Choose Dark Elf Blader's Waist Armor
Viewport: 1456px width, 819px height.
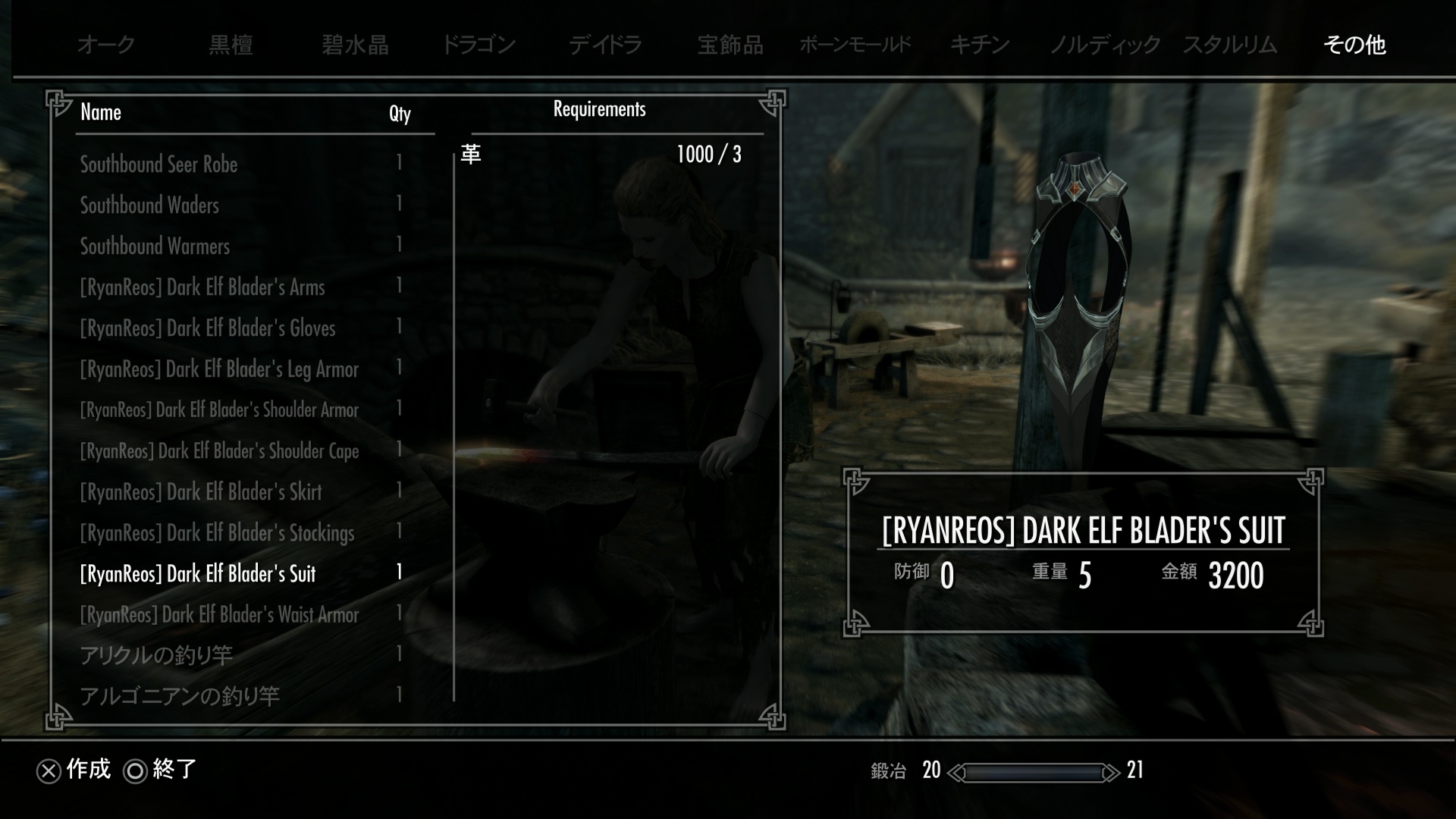click(219, 615)
